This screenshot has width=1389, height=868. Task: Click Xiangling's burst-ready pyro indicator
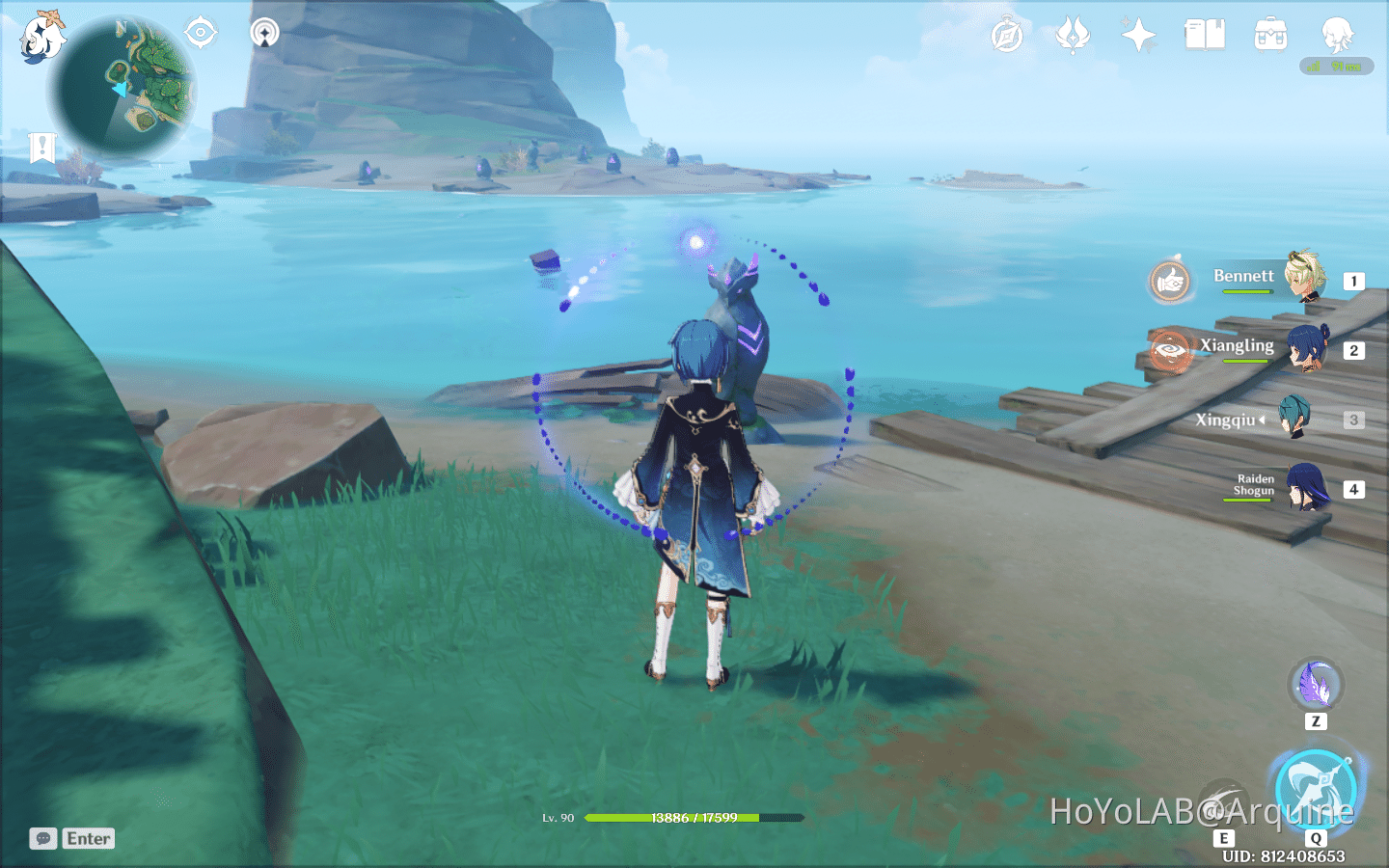(1170, 351)
